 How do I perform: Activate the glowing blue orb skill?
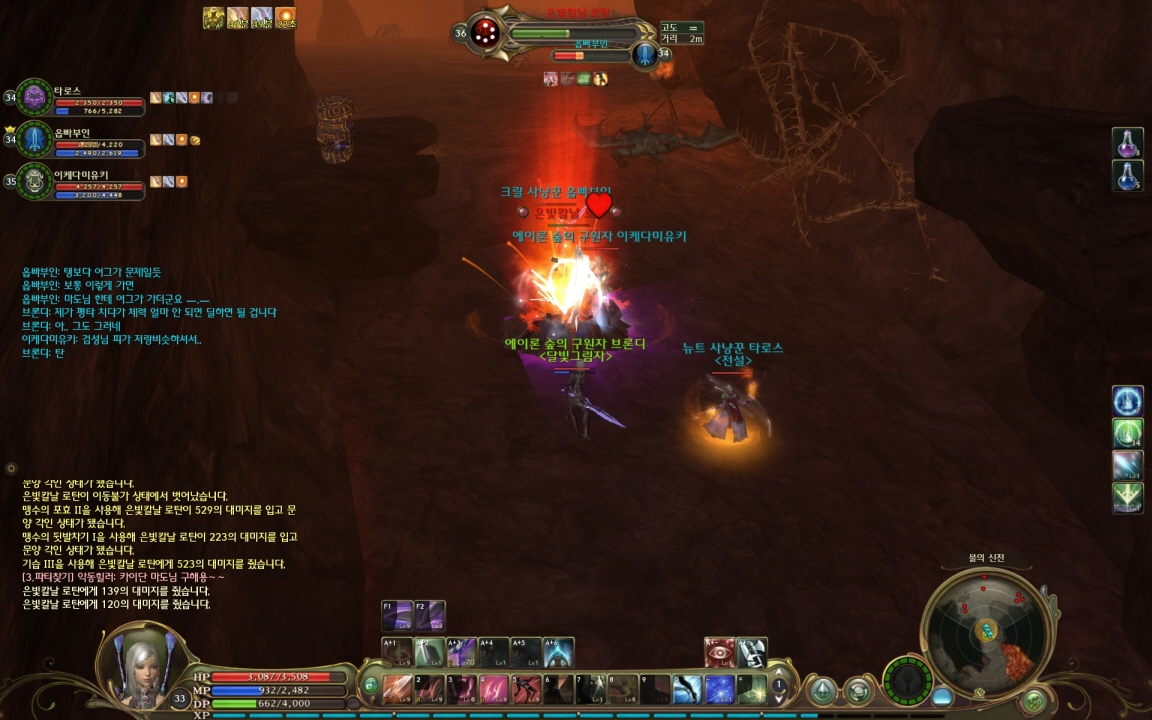[x=1128, y=401]
